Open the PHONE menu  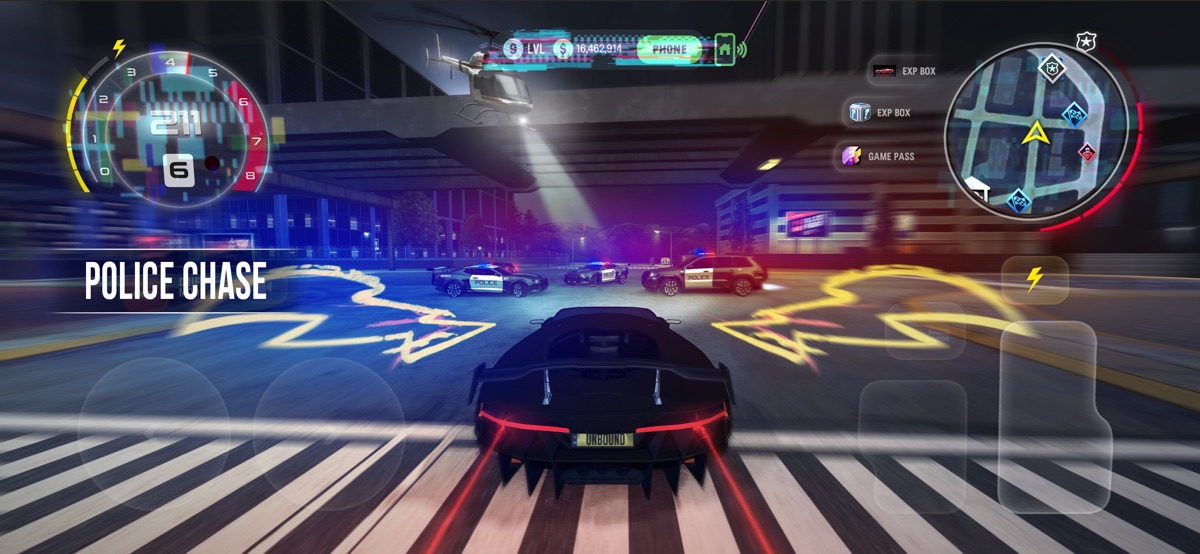[669, 49]
